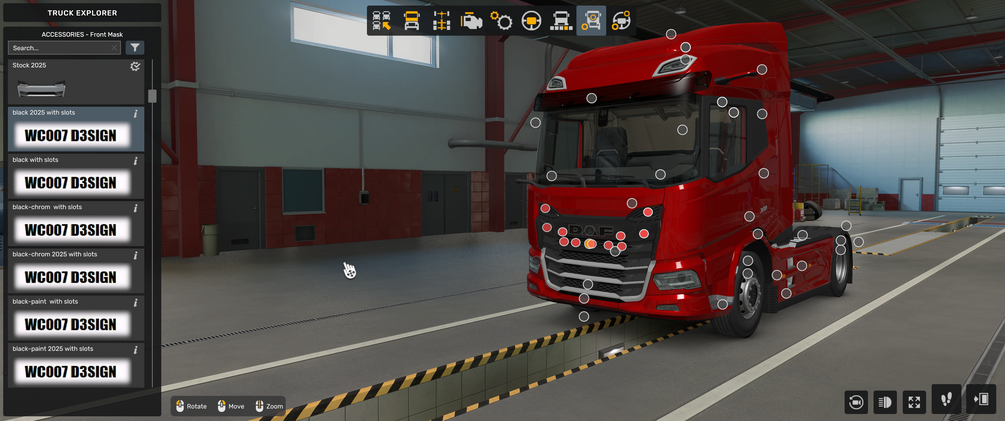Switch to the engine category icon

click(472, 20)
